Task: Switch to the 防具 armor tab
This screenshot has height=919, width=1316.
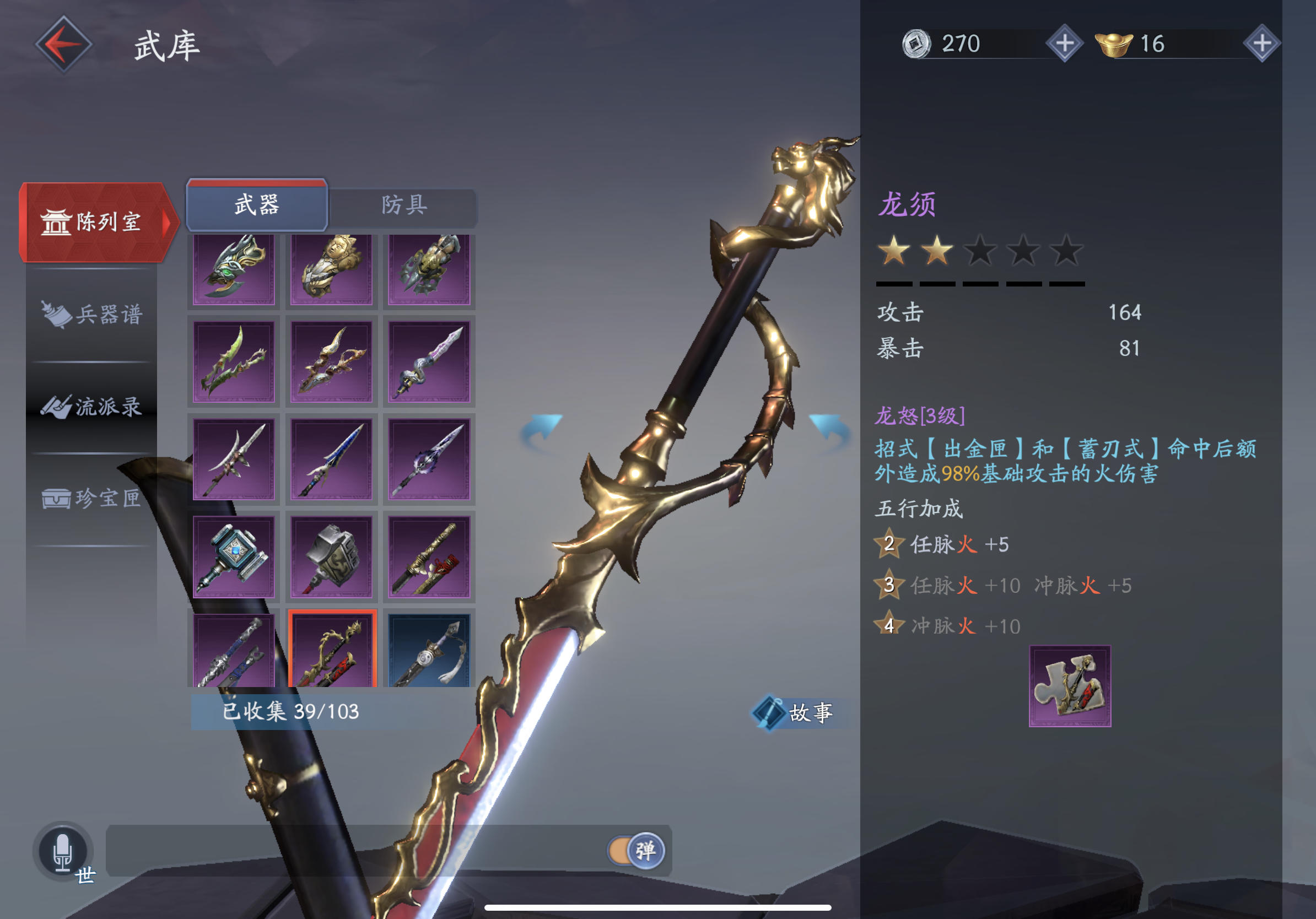Action: tap(404, 204)
